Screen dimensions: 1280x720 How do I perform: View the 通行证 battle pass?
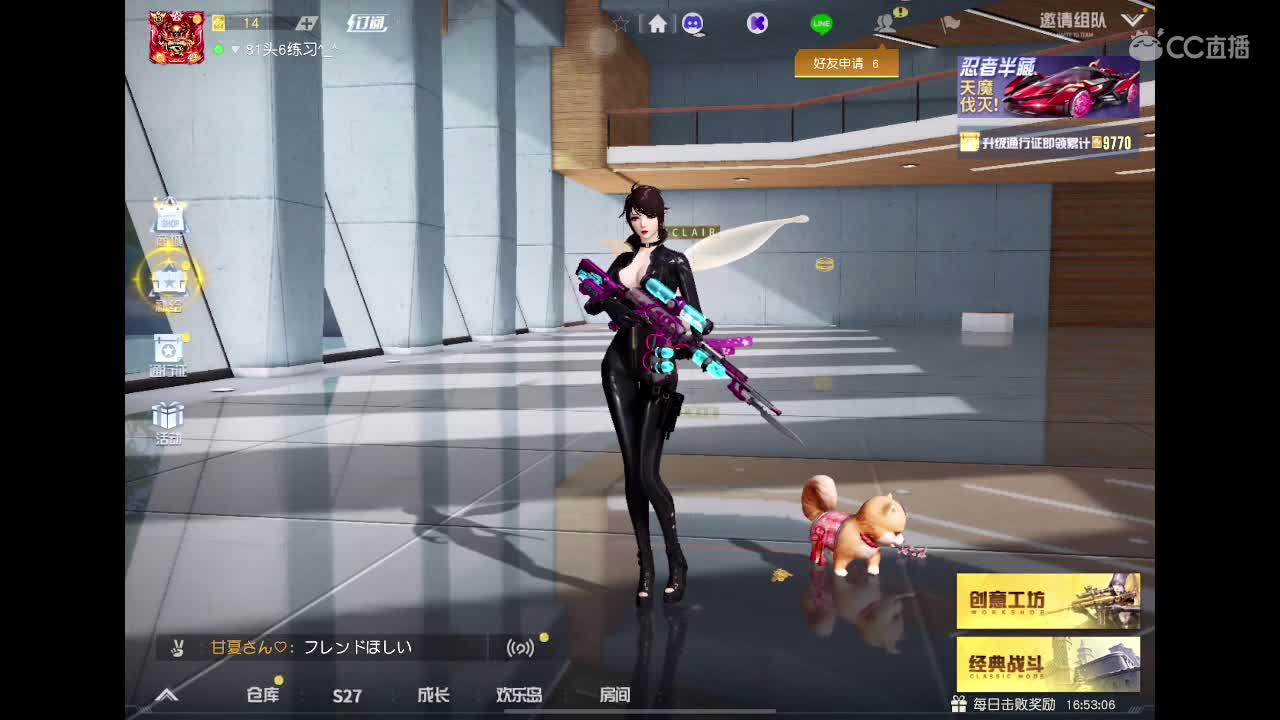tap(167, 350)
